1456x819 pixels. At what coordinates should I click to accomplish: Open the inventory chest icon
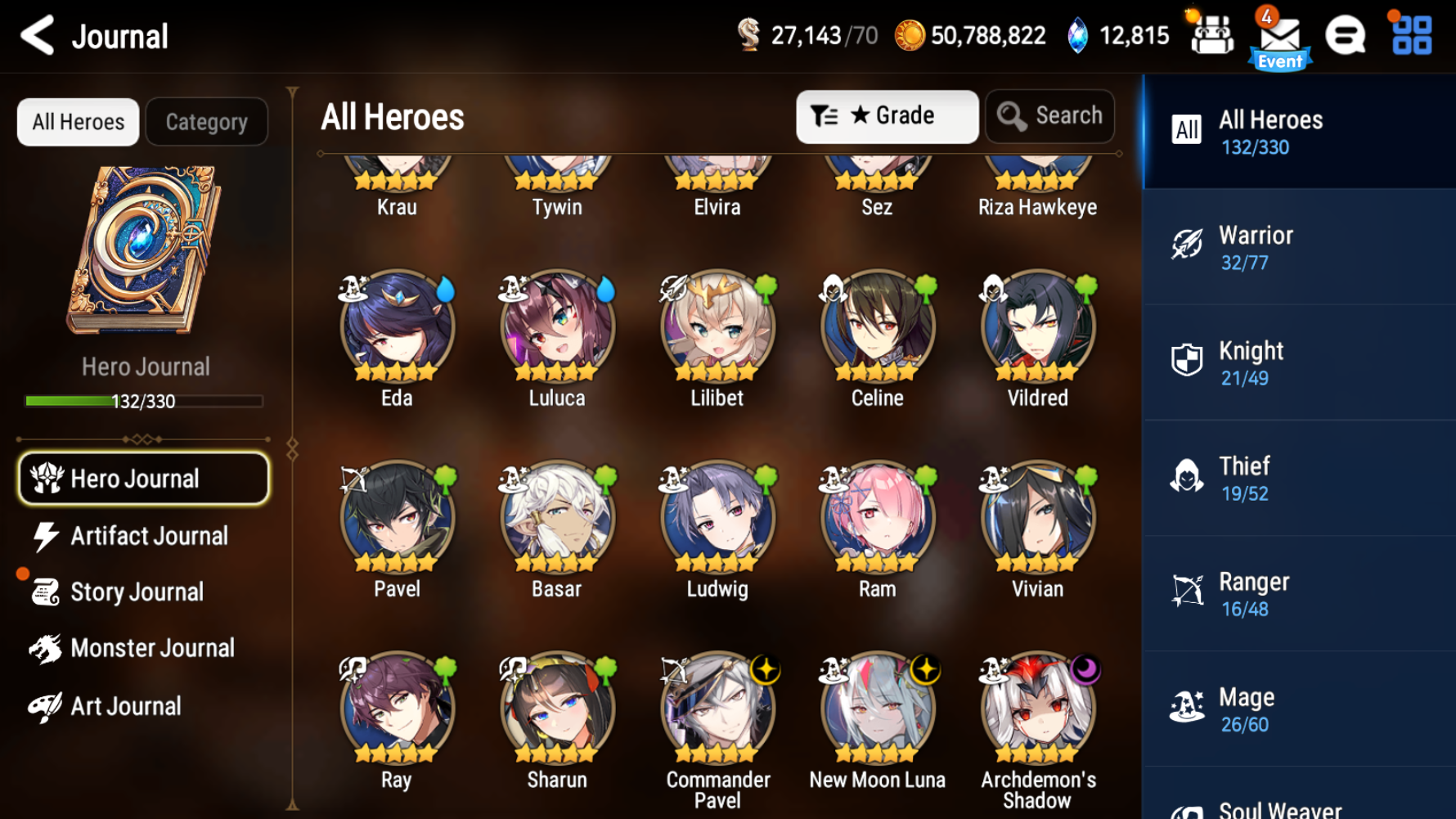(1212, 37)
